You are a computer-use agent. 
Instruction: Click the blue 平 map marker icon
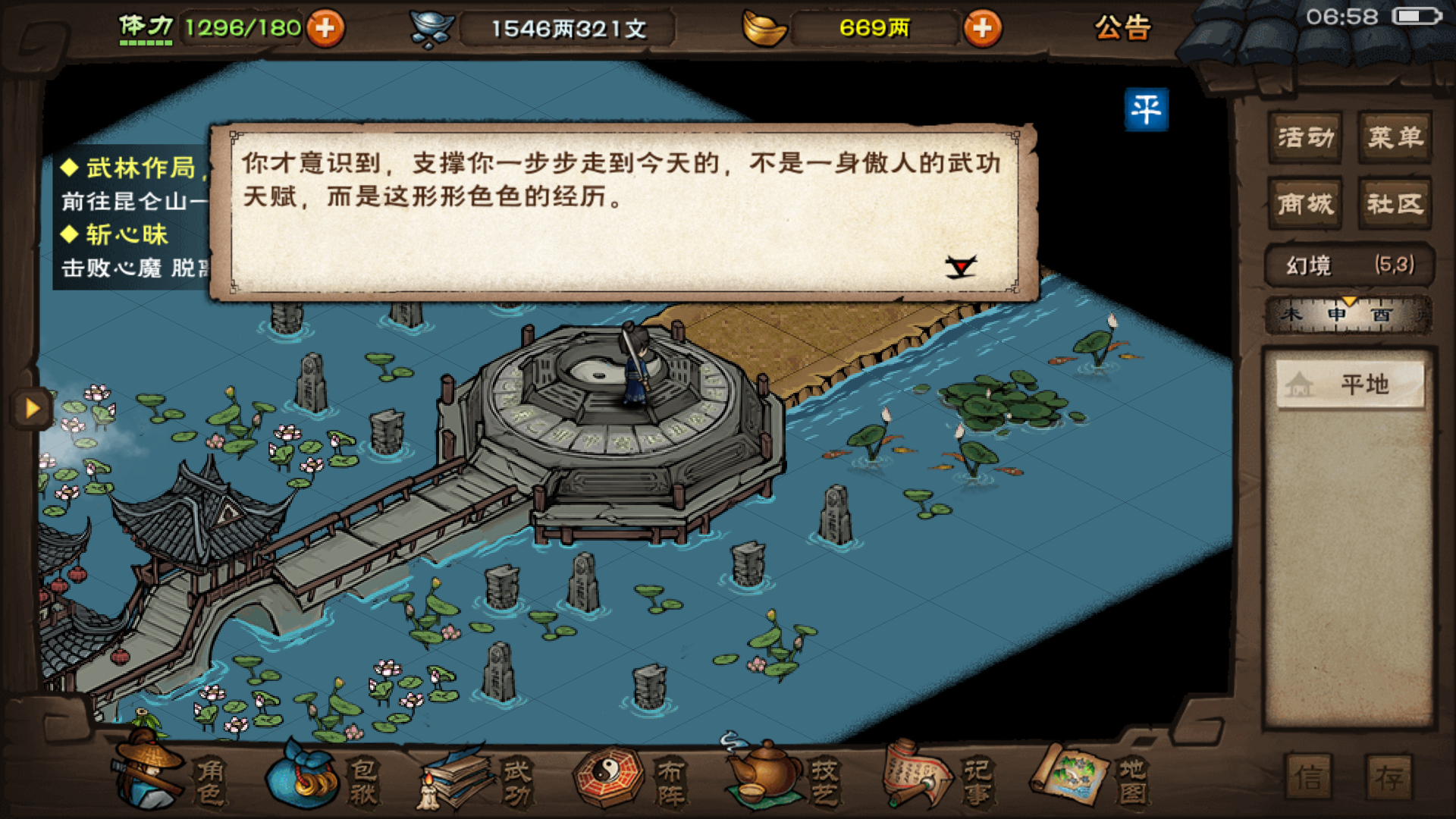click(1147, 109)
